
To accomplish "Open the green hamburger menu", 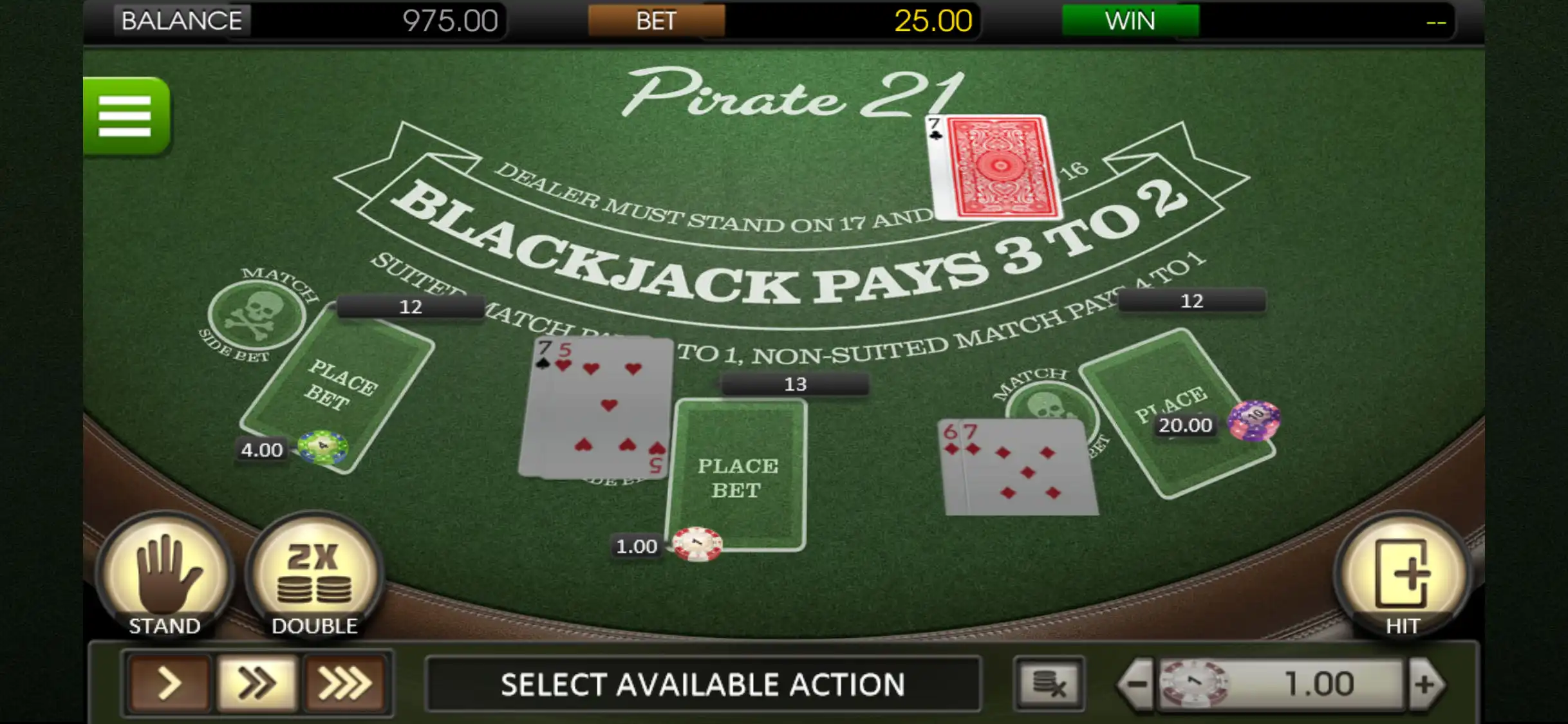I will [126, 116].
